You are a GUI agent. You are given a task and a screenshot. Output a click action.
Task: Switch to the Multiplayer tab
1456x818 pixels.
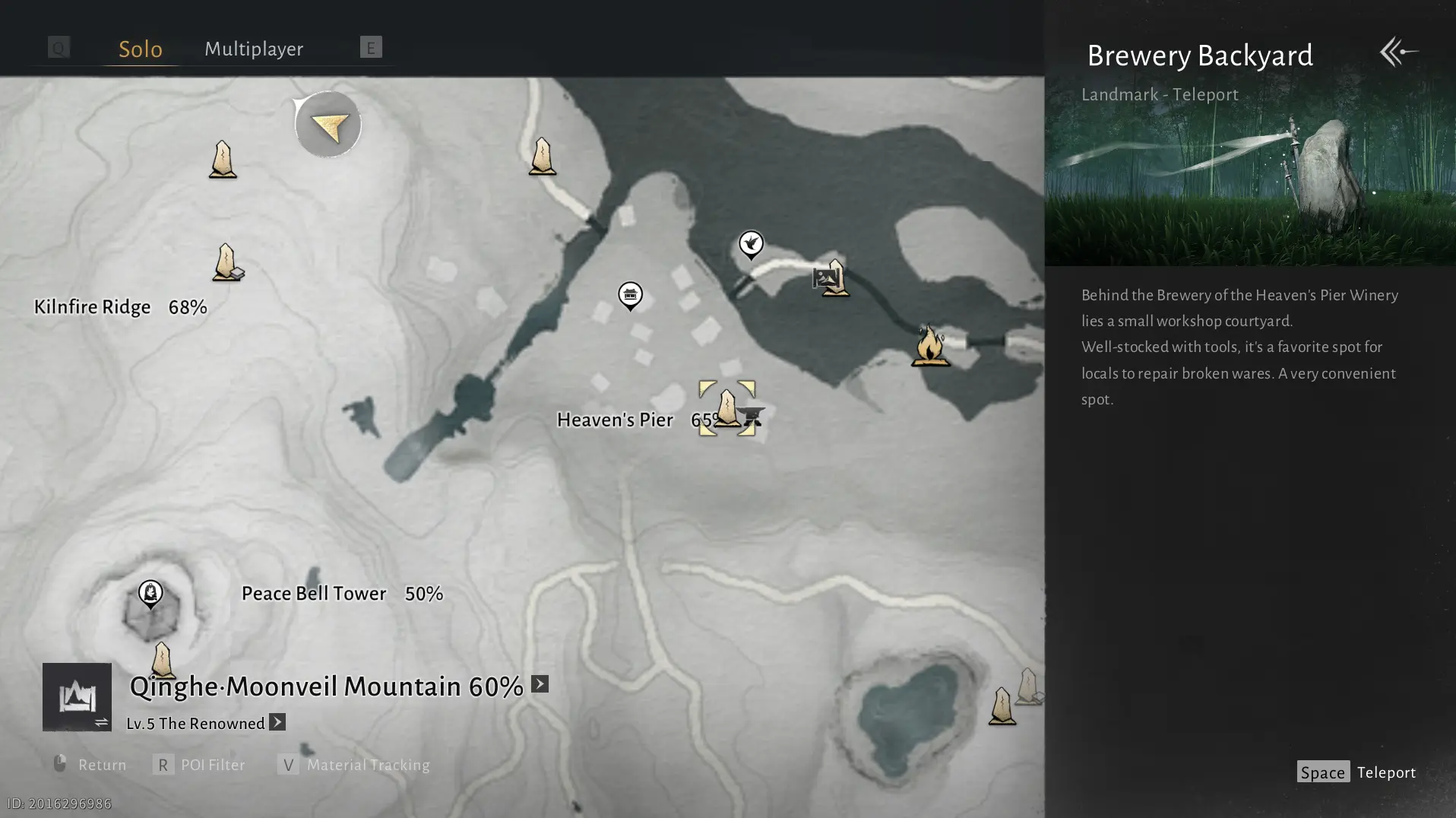point(254,49)
